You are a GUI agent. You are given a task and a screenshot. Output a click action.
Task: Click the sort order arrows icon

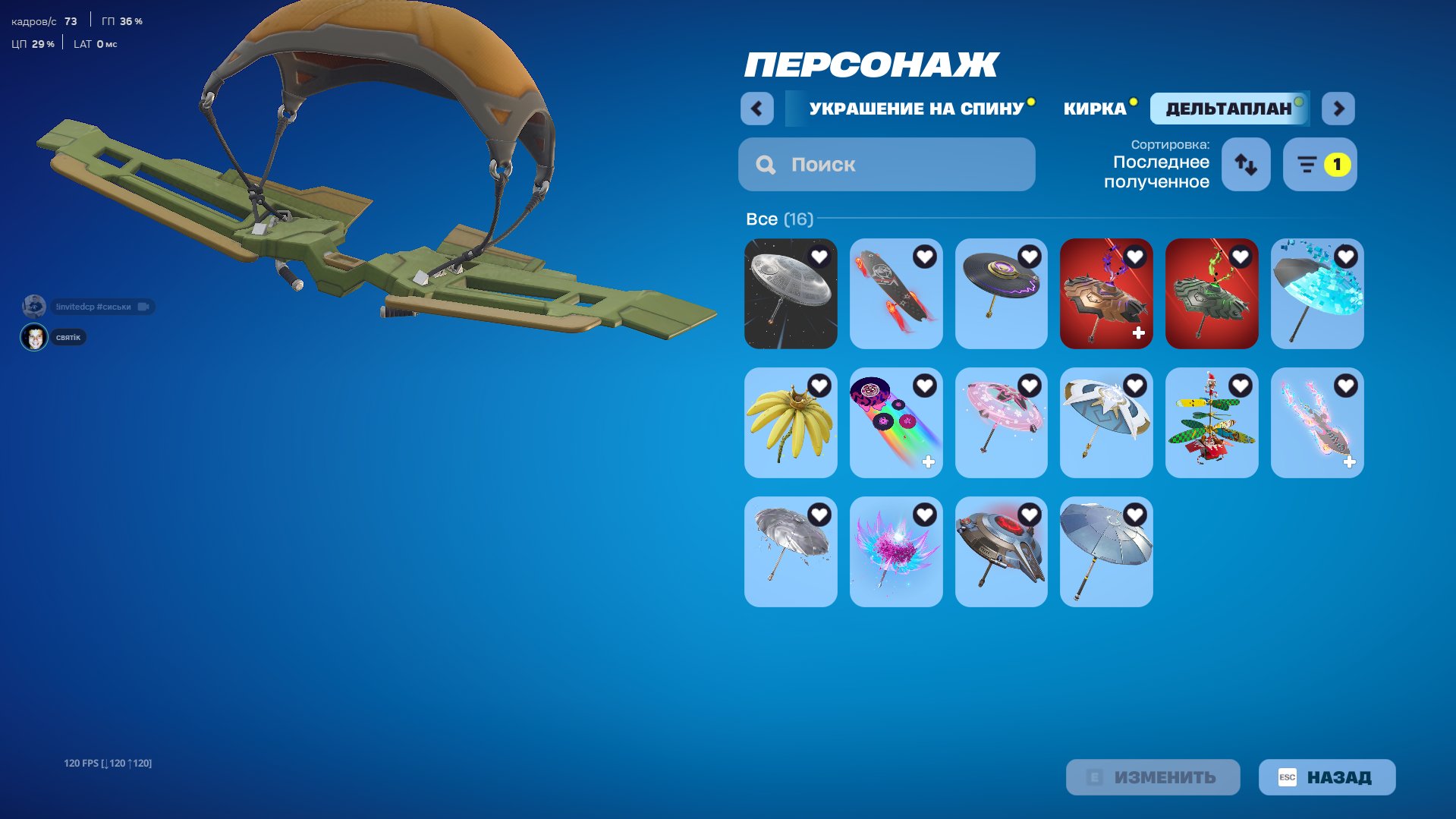click(1245, 164)
